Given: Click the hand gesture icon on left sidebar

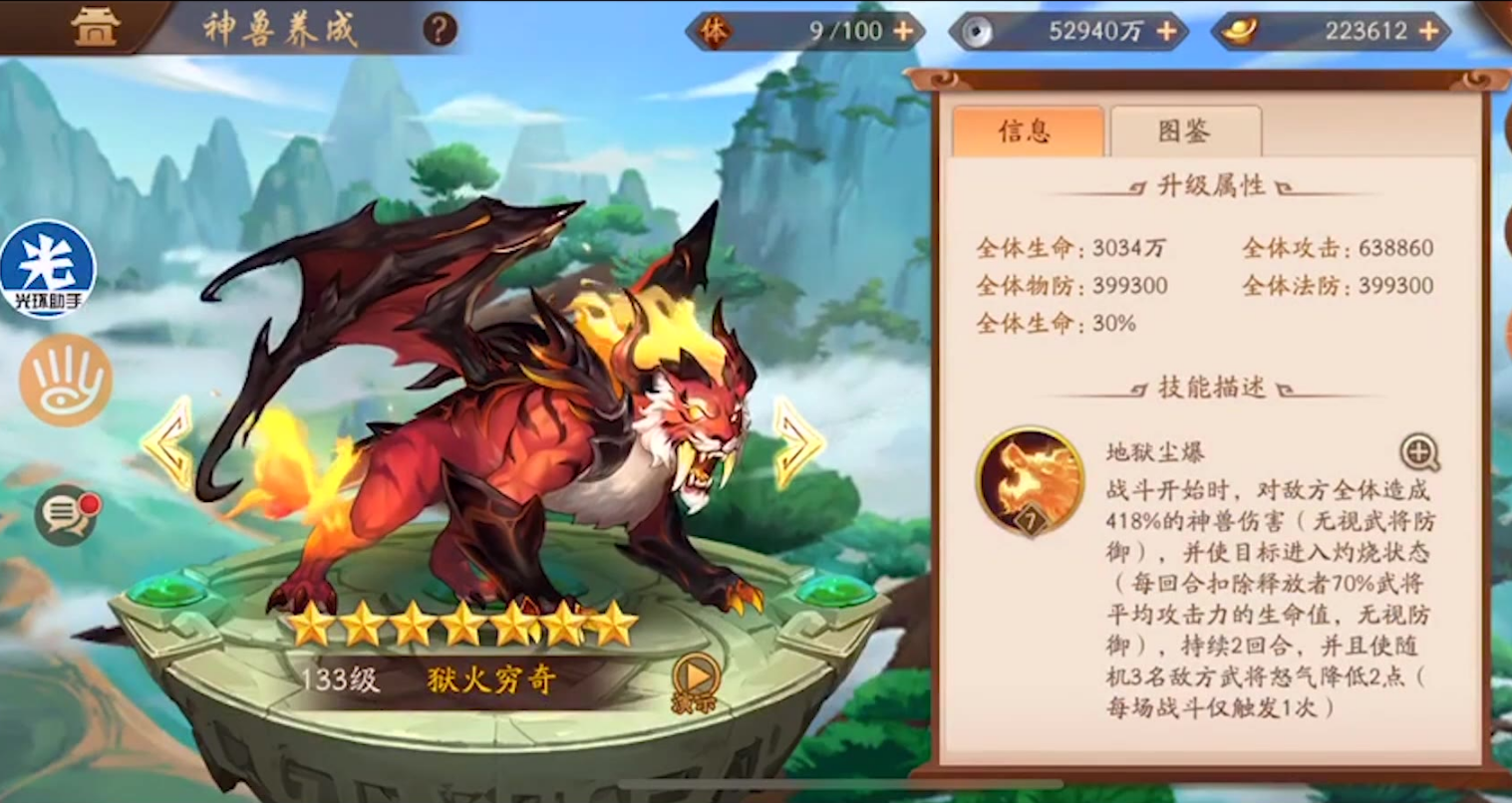Looking at the screenshot, I should [64, 382].
